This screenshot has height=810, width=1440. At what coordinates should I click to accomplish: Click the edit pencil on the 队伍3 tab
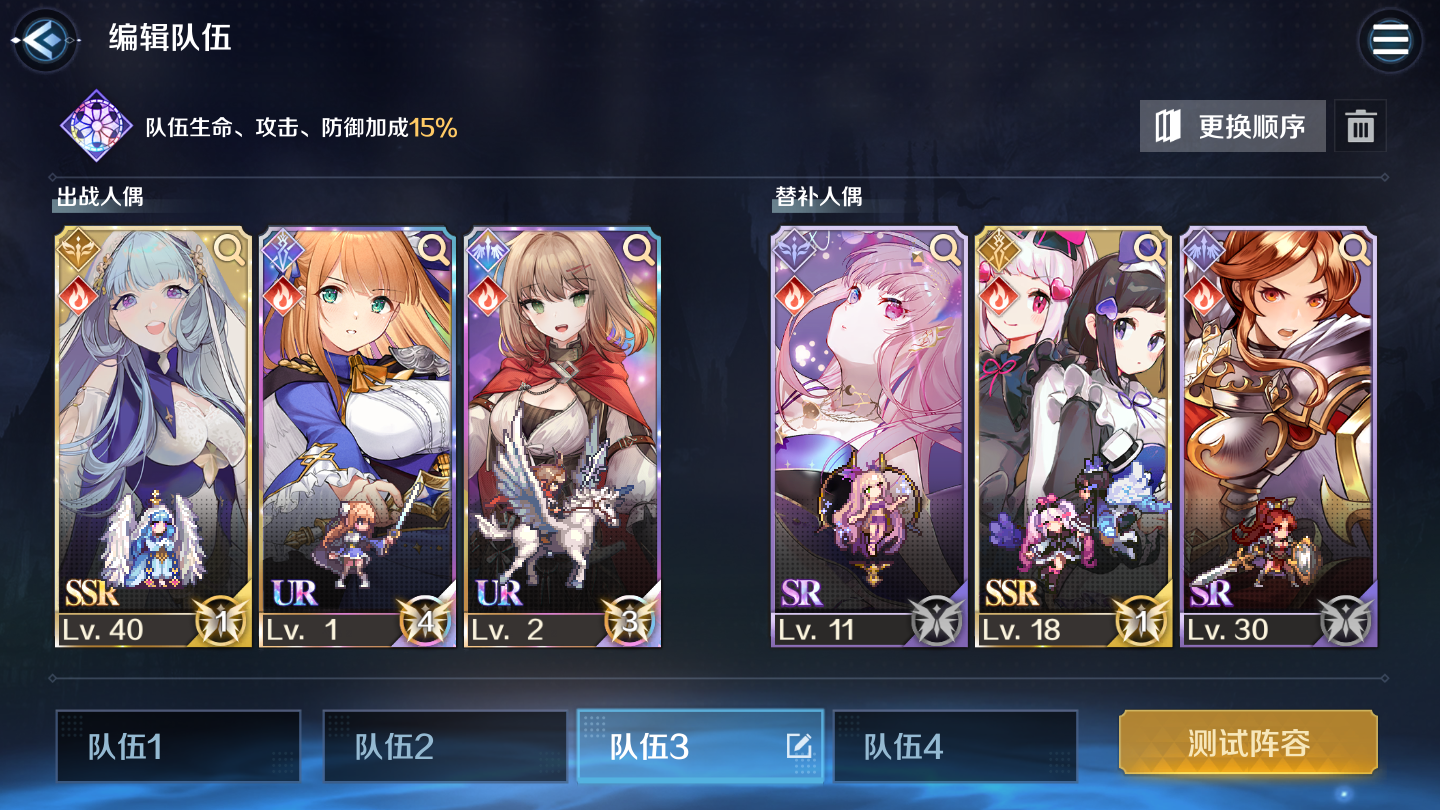pyautogui.click(x=797, y=746)
